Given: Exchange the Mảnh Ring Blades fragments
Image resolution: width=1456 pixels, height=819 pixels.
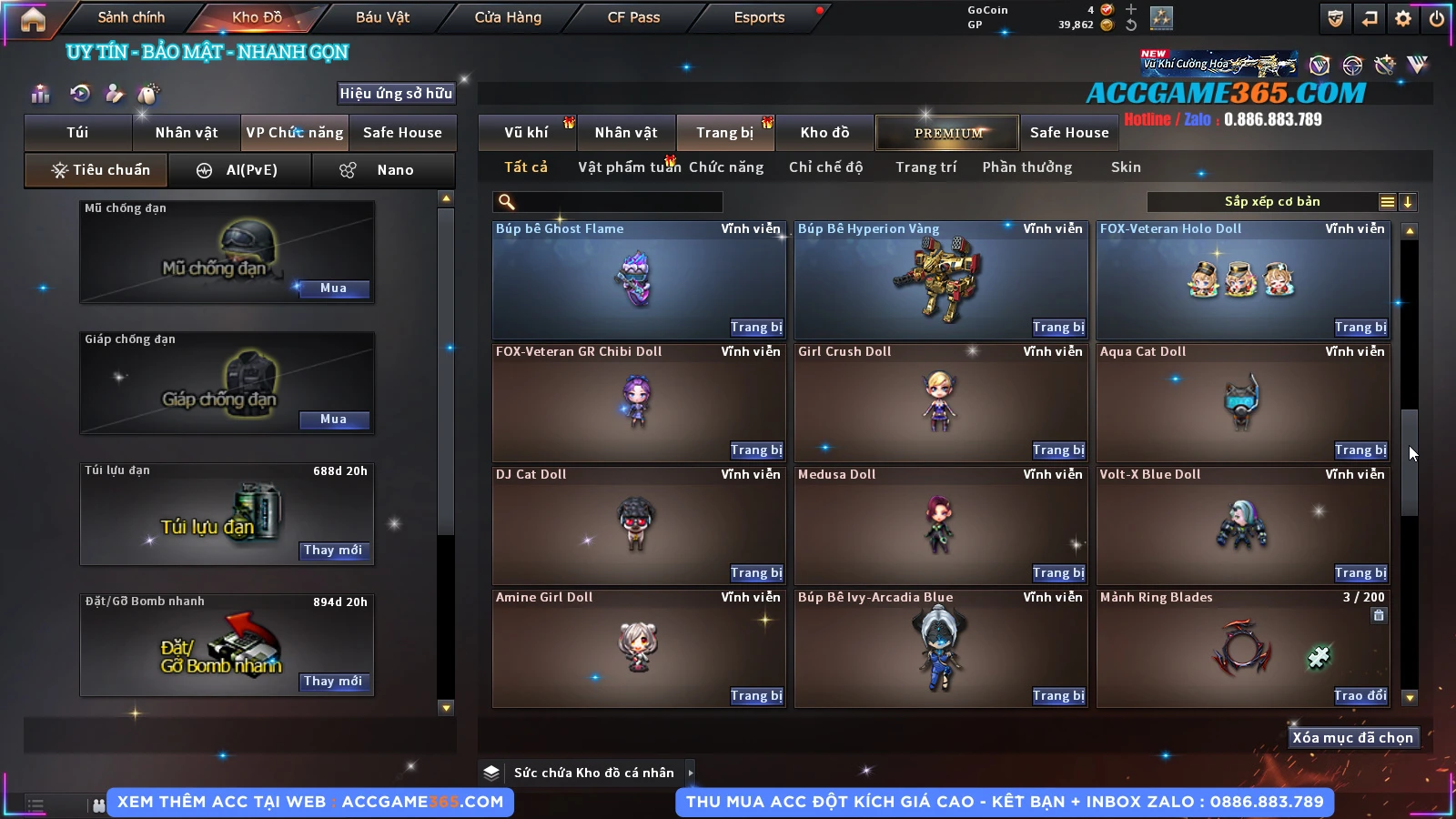Looking at the screenshot, I should click(1360, 696).
